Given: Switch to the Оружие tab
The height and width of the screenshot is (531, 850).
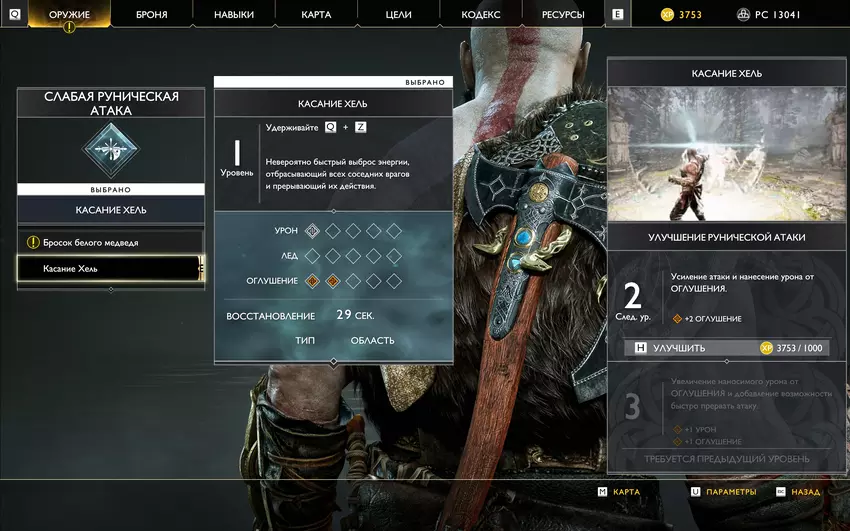Looking at the screenshot, I should tap(69, 15).
